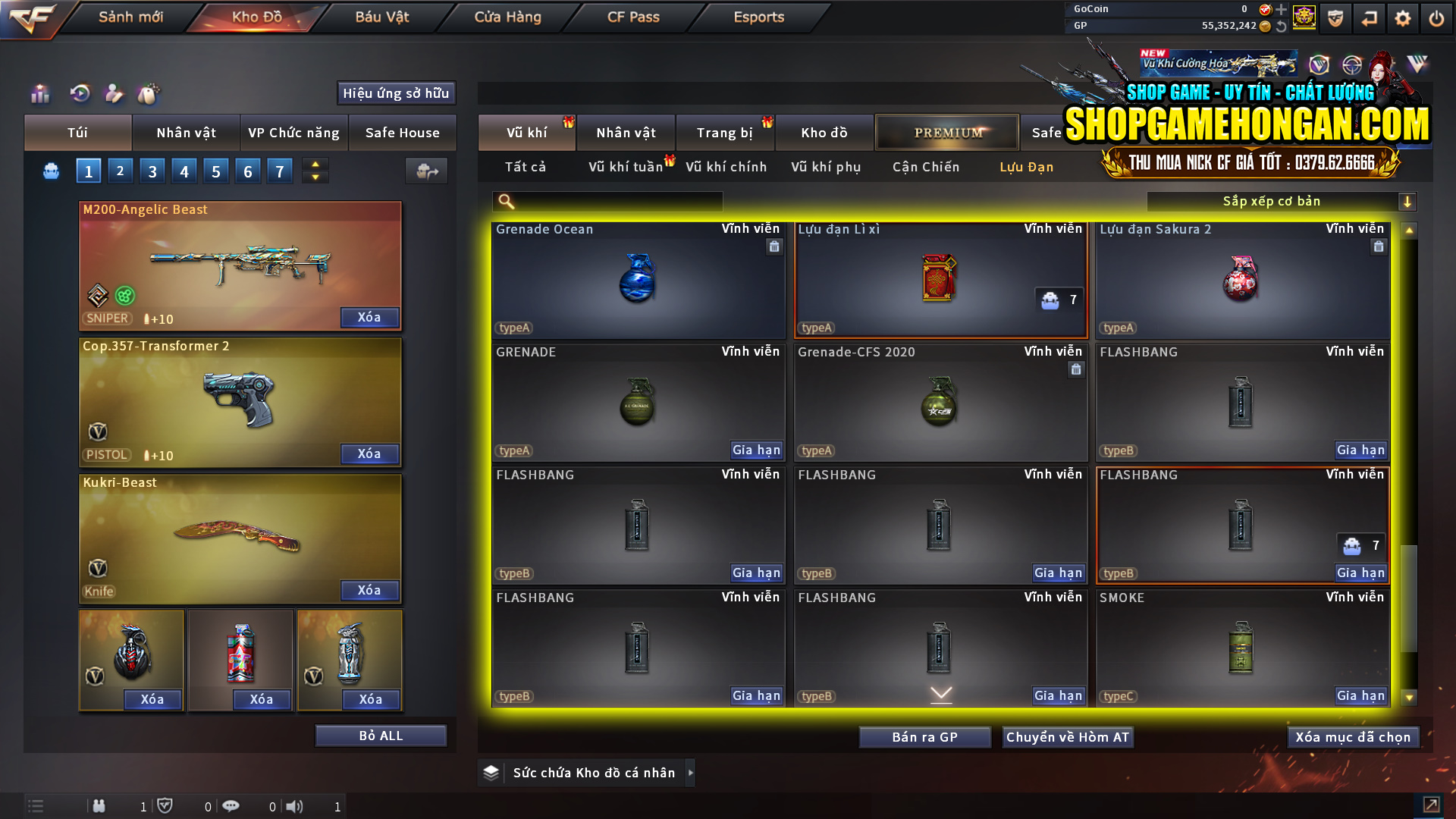Open settings via the gear icon
Image resolution: width=1456 pixels, height=819 pixels.
1402,18
